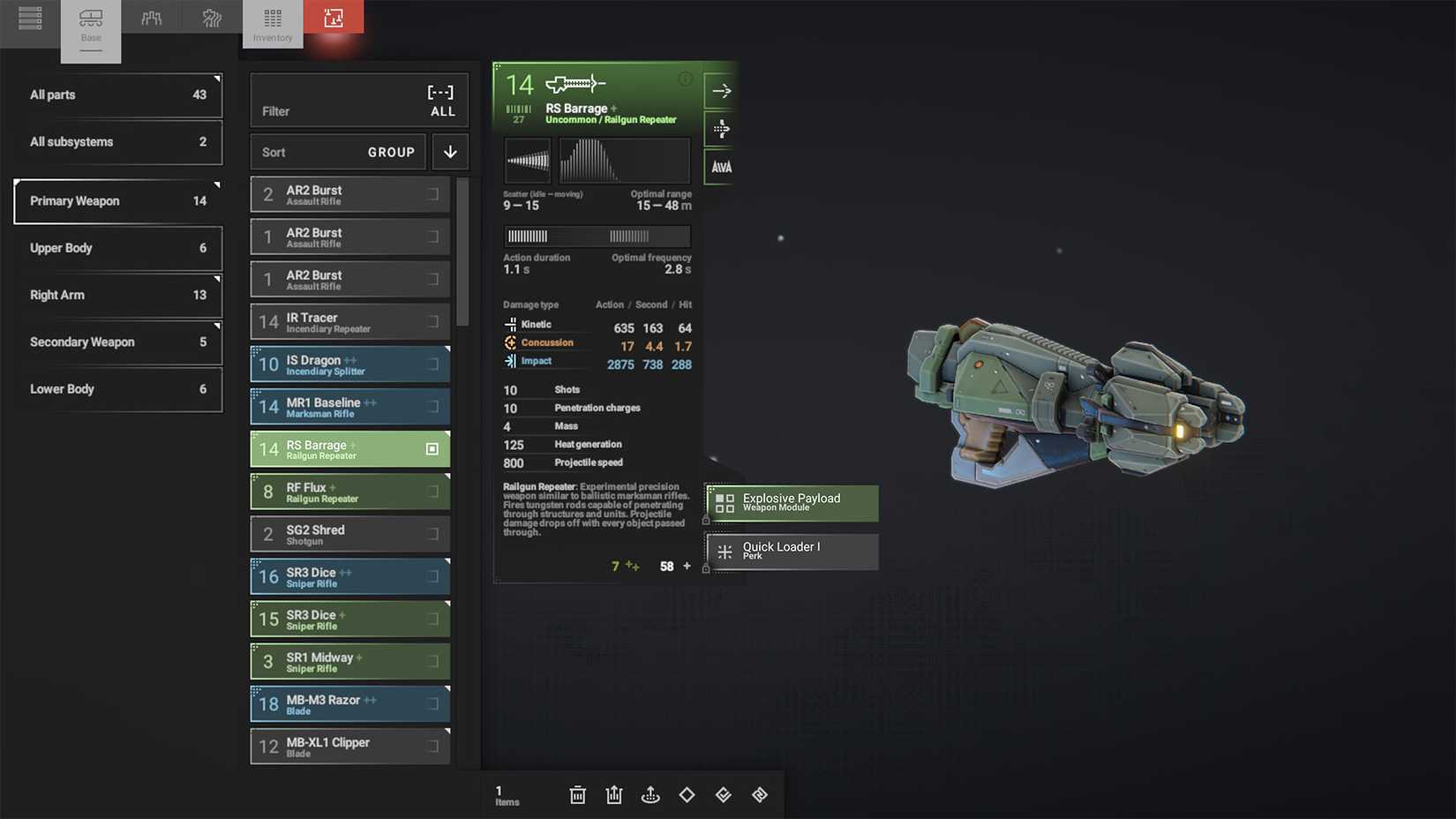The height and width of the screenshot is (819, 1456).
Task: Select the diamond marker icon in bottom bar
Action: (x=687, y=794)
